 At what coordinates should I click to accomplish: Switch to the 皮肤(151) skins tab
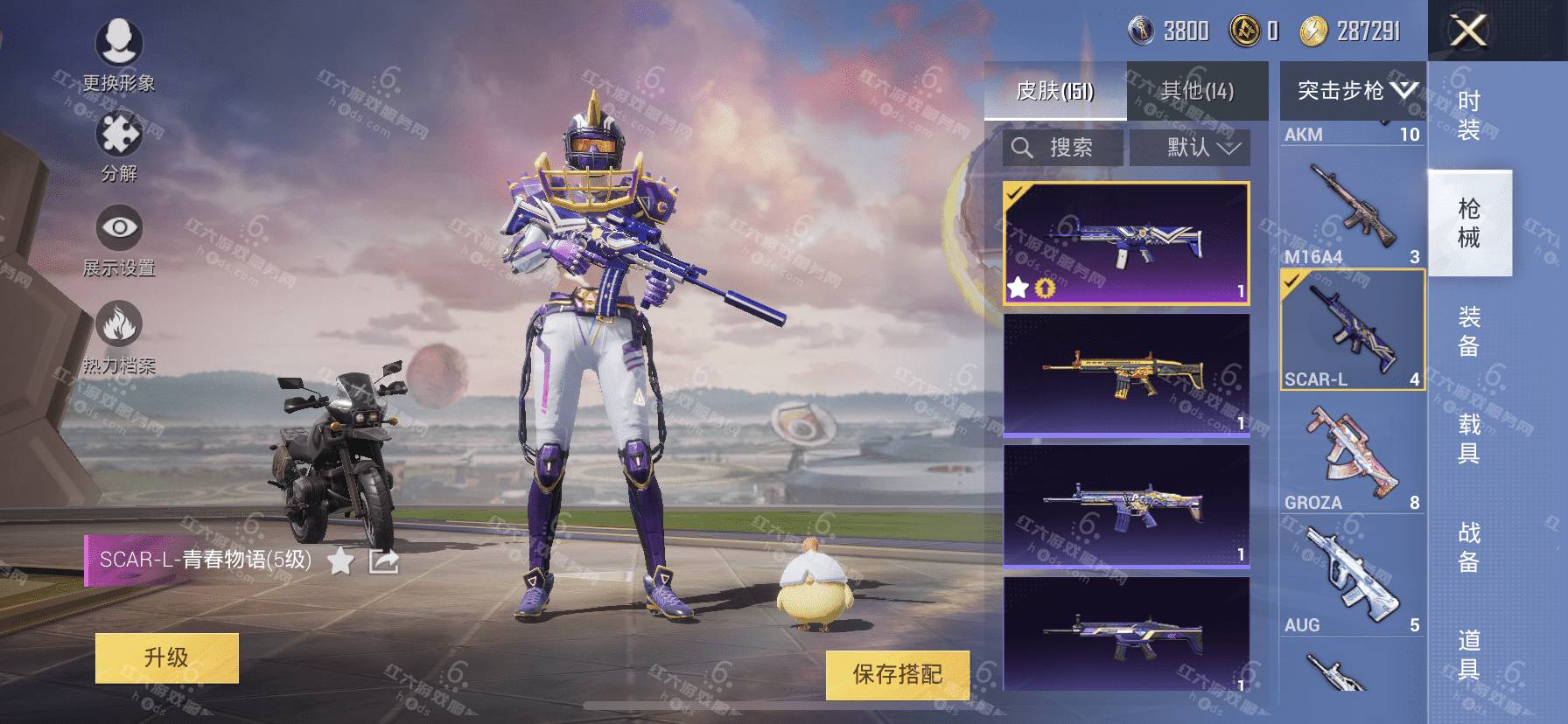(1055, 91)
